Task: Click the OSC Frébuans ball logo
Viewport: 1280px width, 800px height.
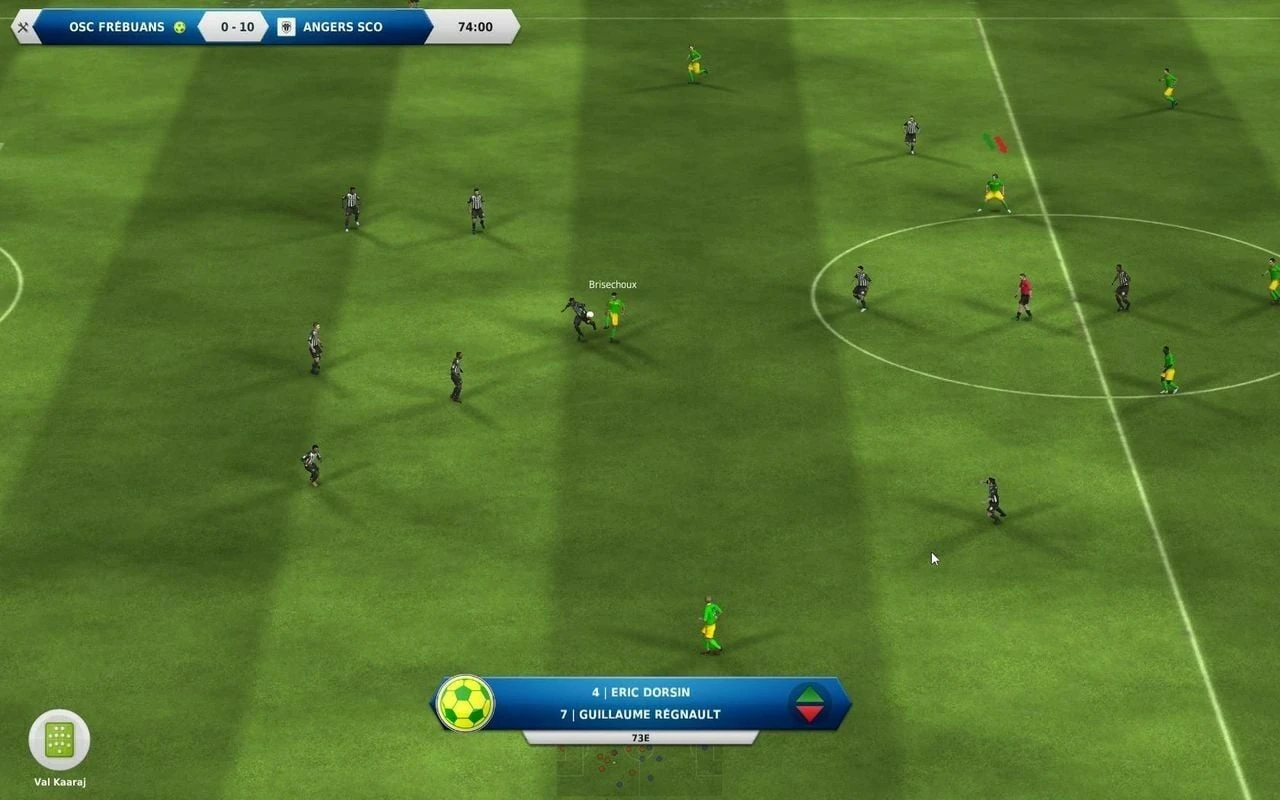Action: (182, 27)
